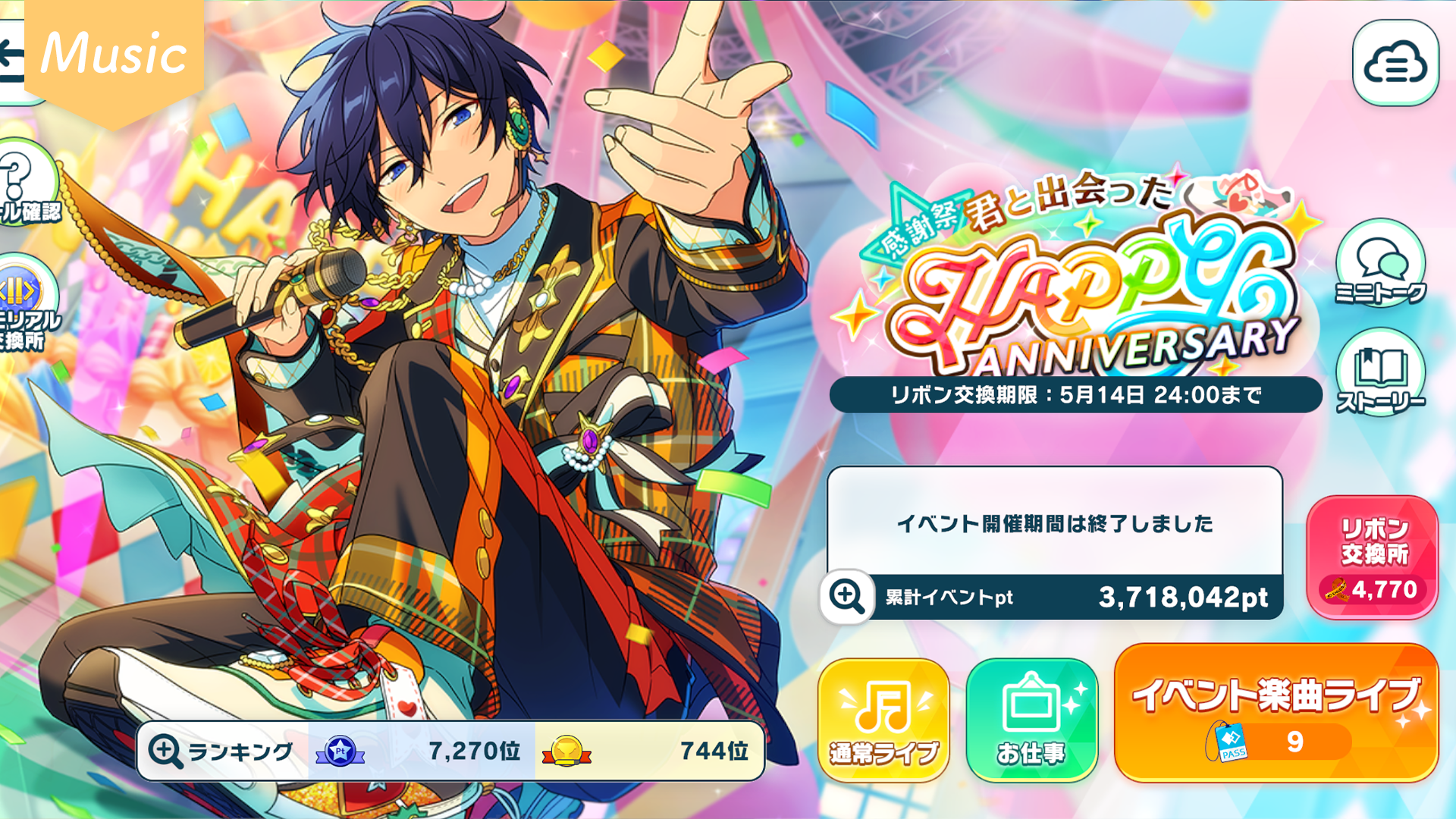Start イベント楽曲ライブ event song live

coord(1276,713)
